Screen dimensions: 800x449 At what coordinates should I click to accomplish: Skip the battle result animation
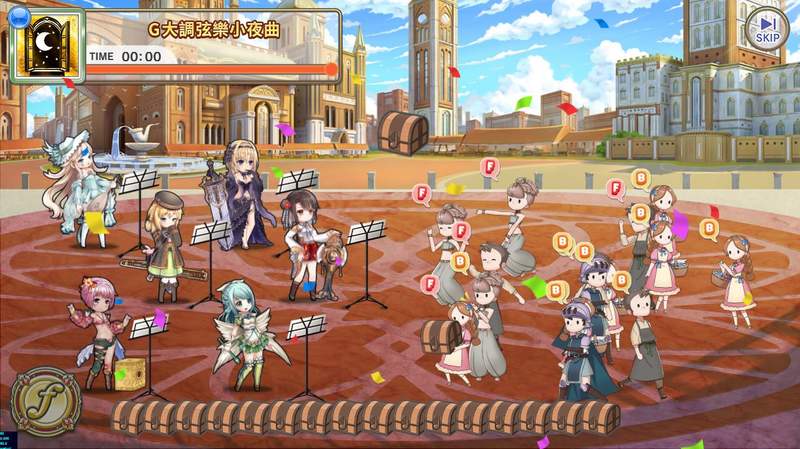point(766,28)
